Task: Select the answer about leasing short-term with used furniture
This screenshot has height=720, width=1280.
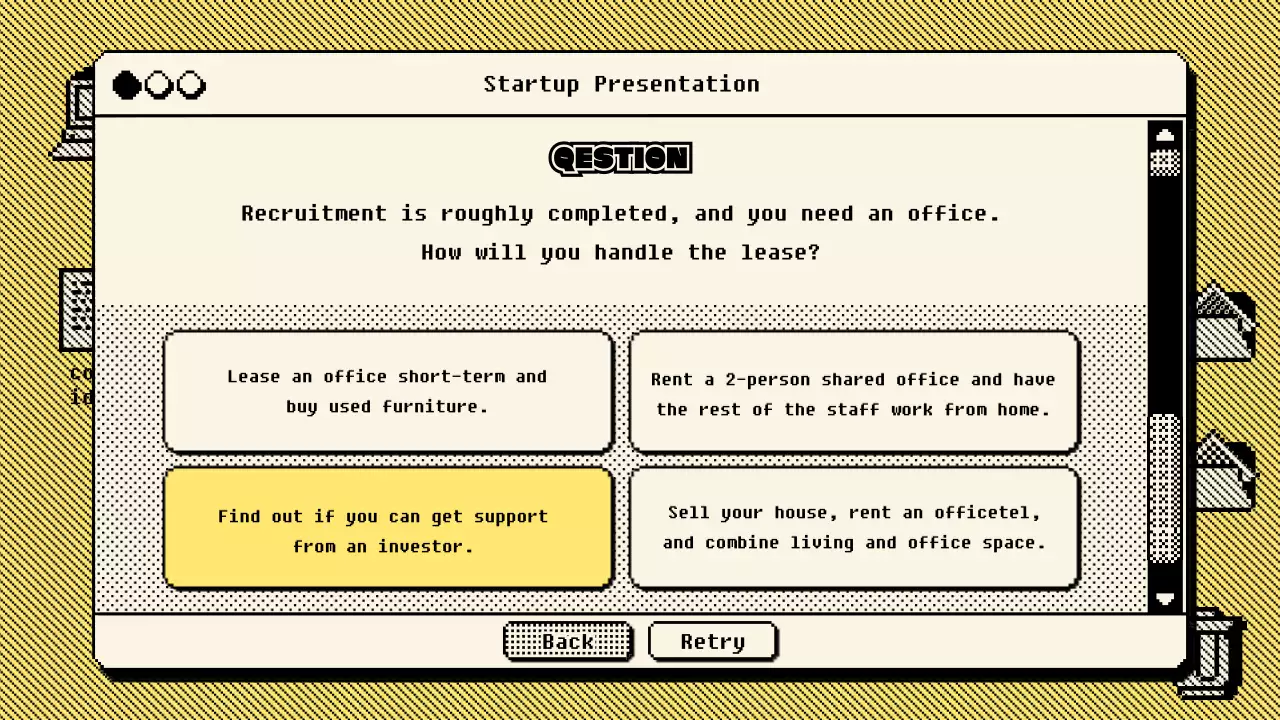Action: tap(388, 391)
